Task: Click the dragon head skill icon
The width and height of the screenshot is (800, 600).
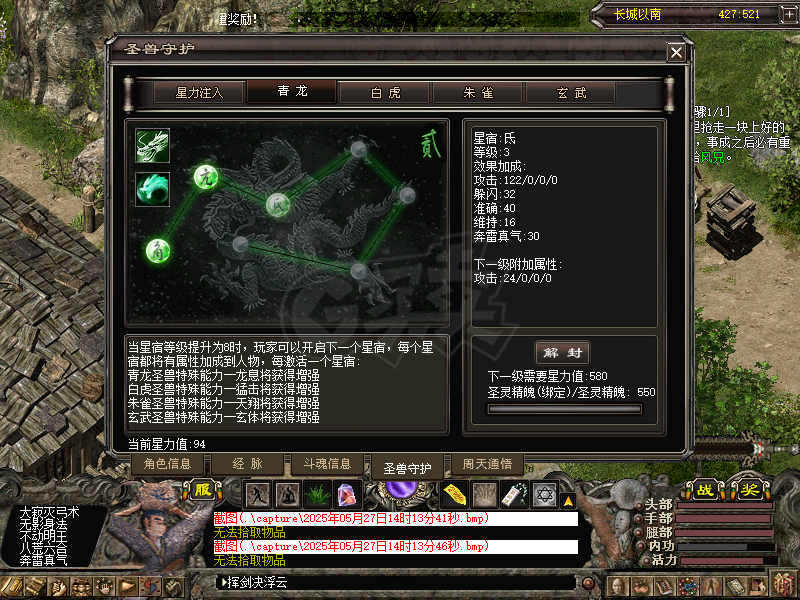Action: pyautogui.click(x=153, y=145)
